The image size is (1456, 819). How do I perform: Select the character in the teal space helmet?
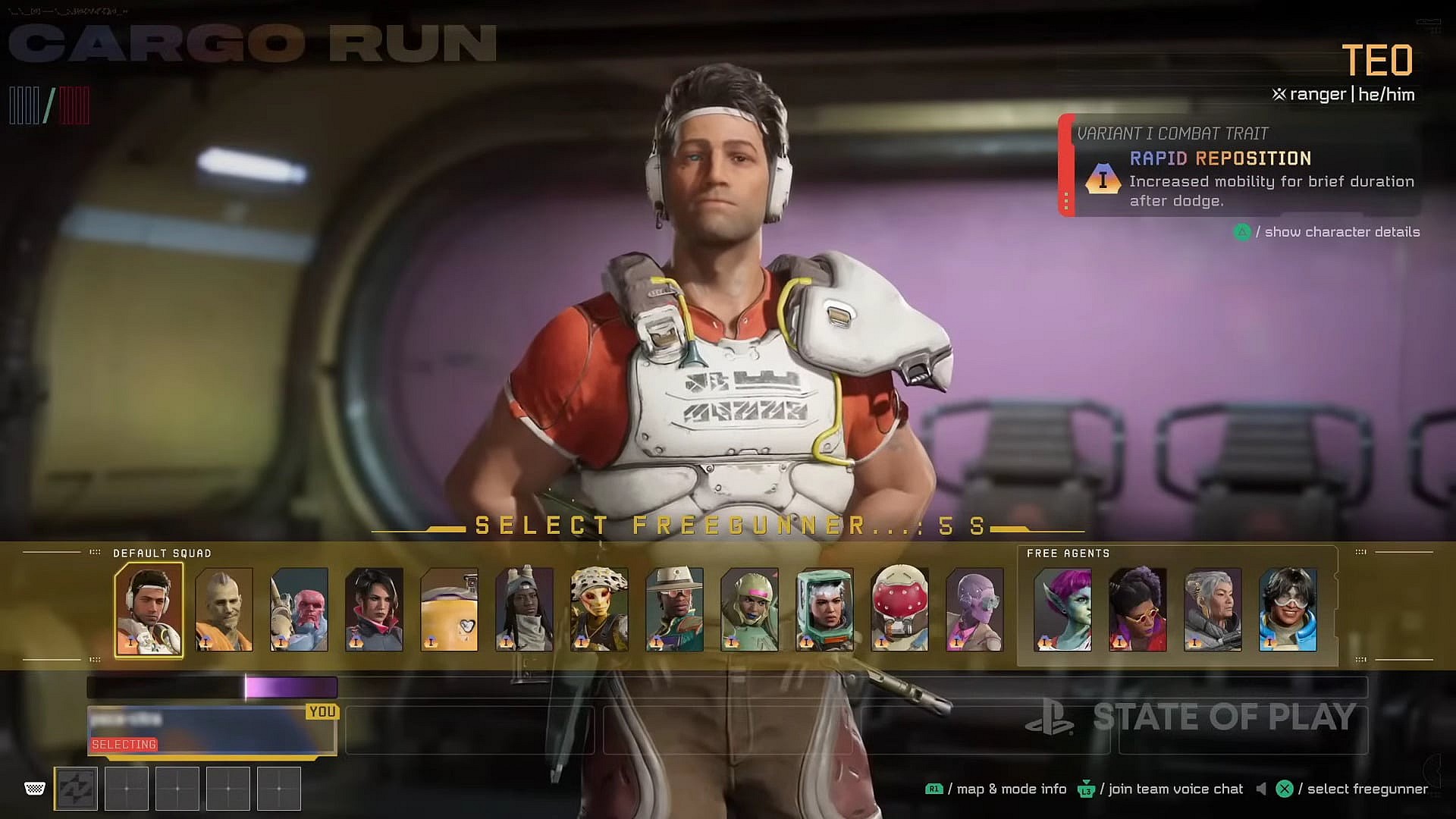tap(824, 610)
